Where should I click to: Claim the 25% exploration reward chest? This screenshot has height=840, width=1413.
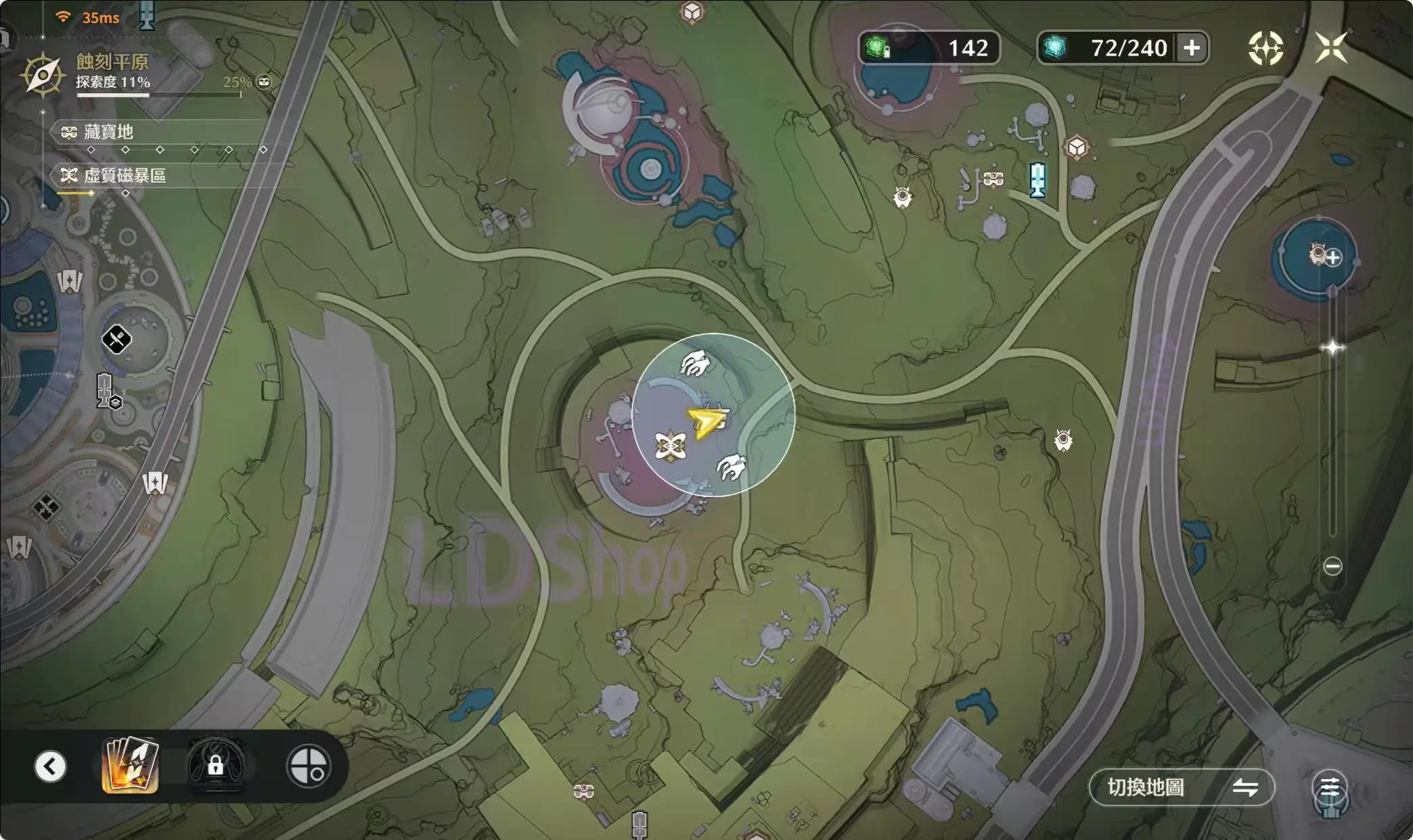pyautogui.click(x=264, y=82)
